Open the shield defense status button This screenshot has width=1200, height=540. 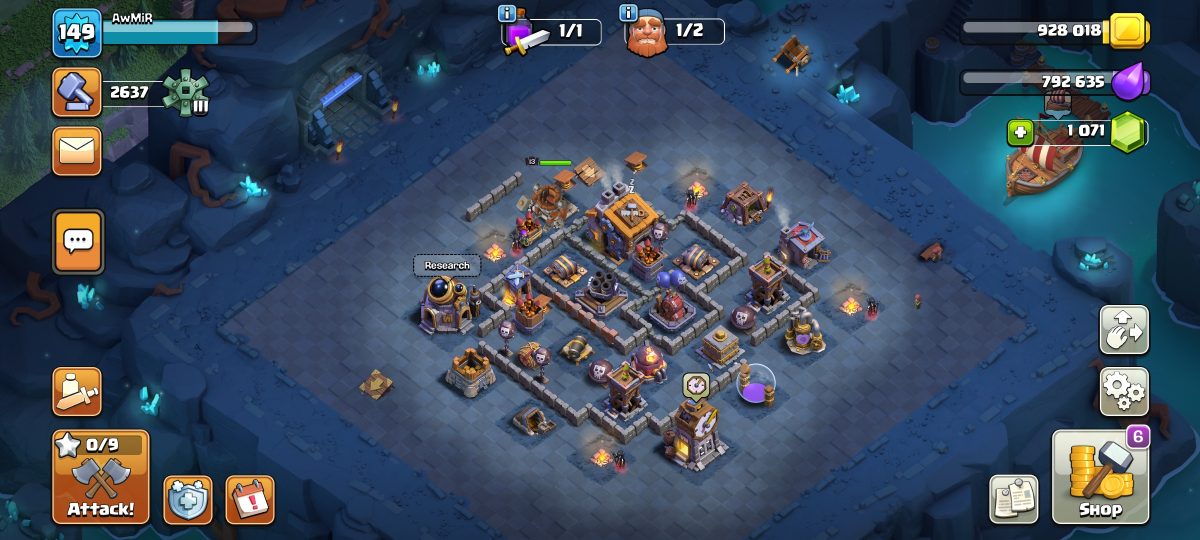pyautogui.click(x=188, y=499)
